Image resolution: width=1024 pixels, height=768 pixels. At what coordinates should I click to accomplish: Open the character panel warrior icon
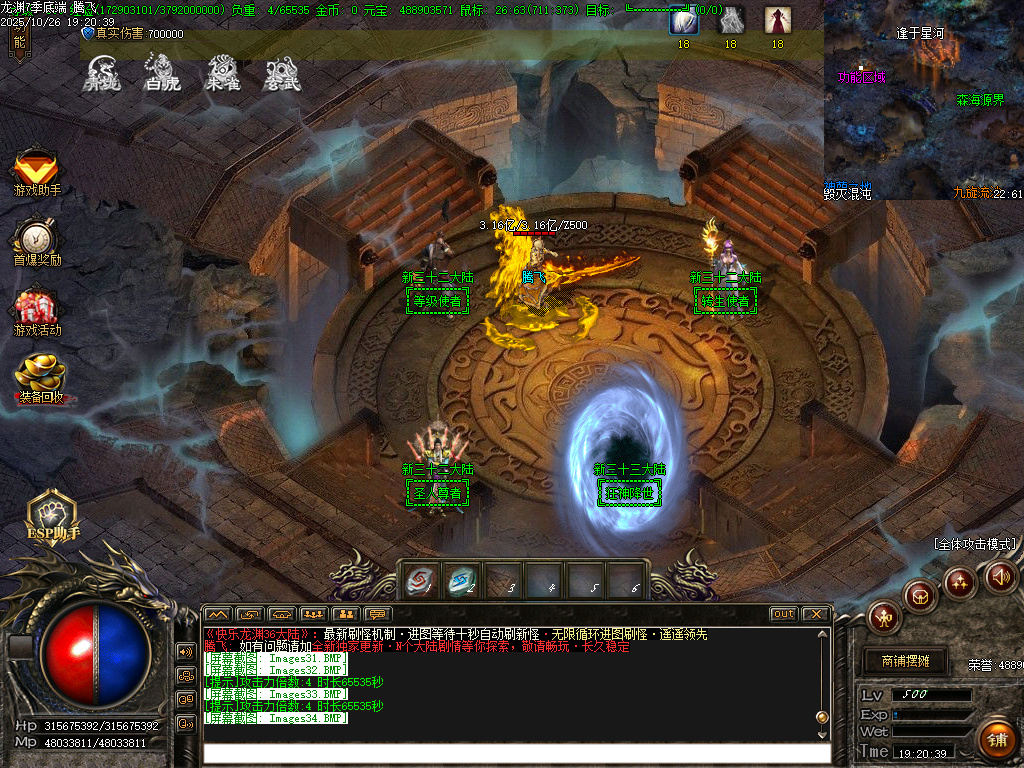pyautogui.click(x=885, y=616)
